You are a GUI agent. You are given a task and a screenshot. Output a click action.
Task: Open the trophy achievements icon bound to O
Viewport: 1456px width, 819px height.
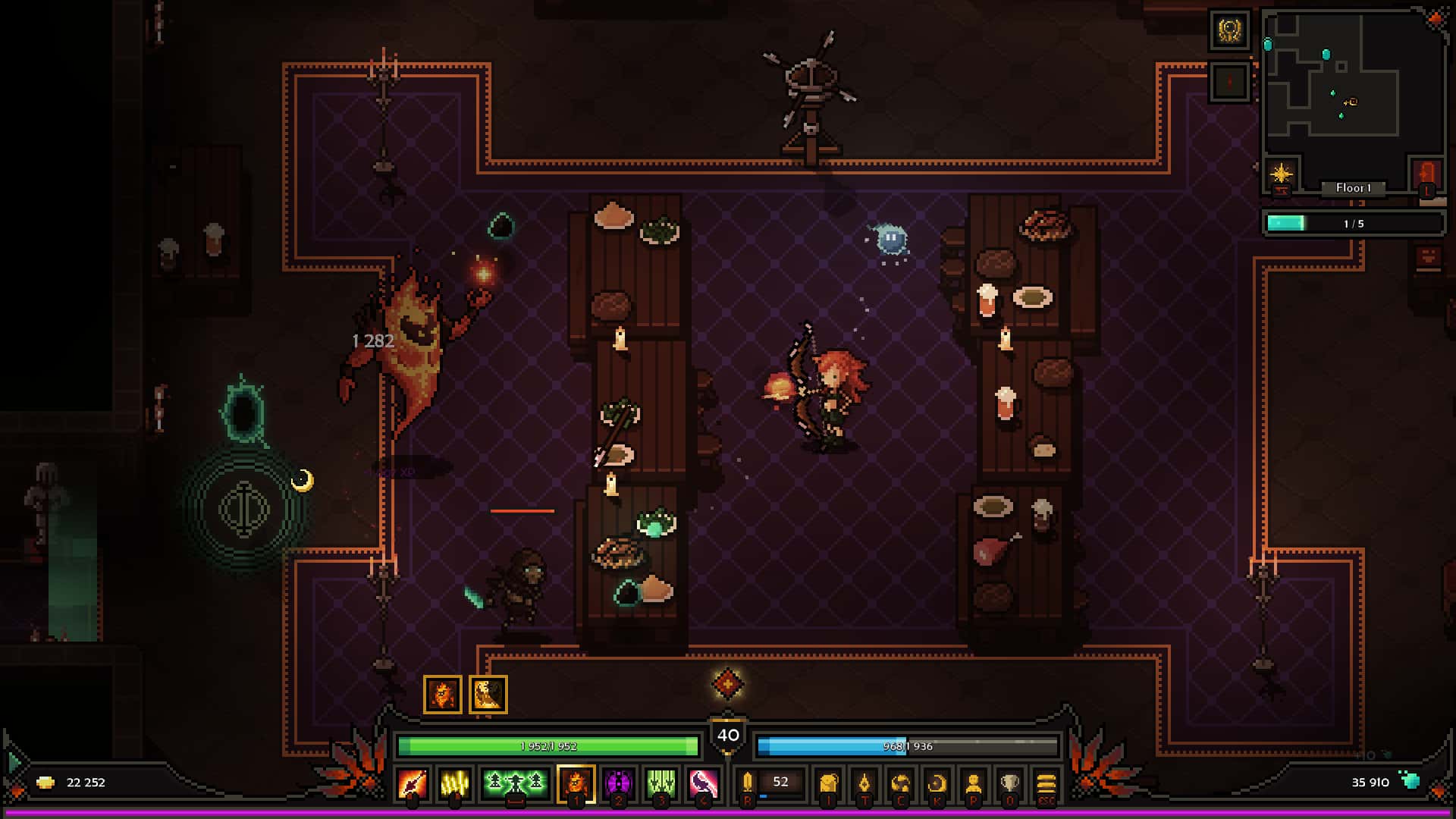[x=1009, y=783]
